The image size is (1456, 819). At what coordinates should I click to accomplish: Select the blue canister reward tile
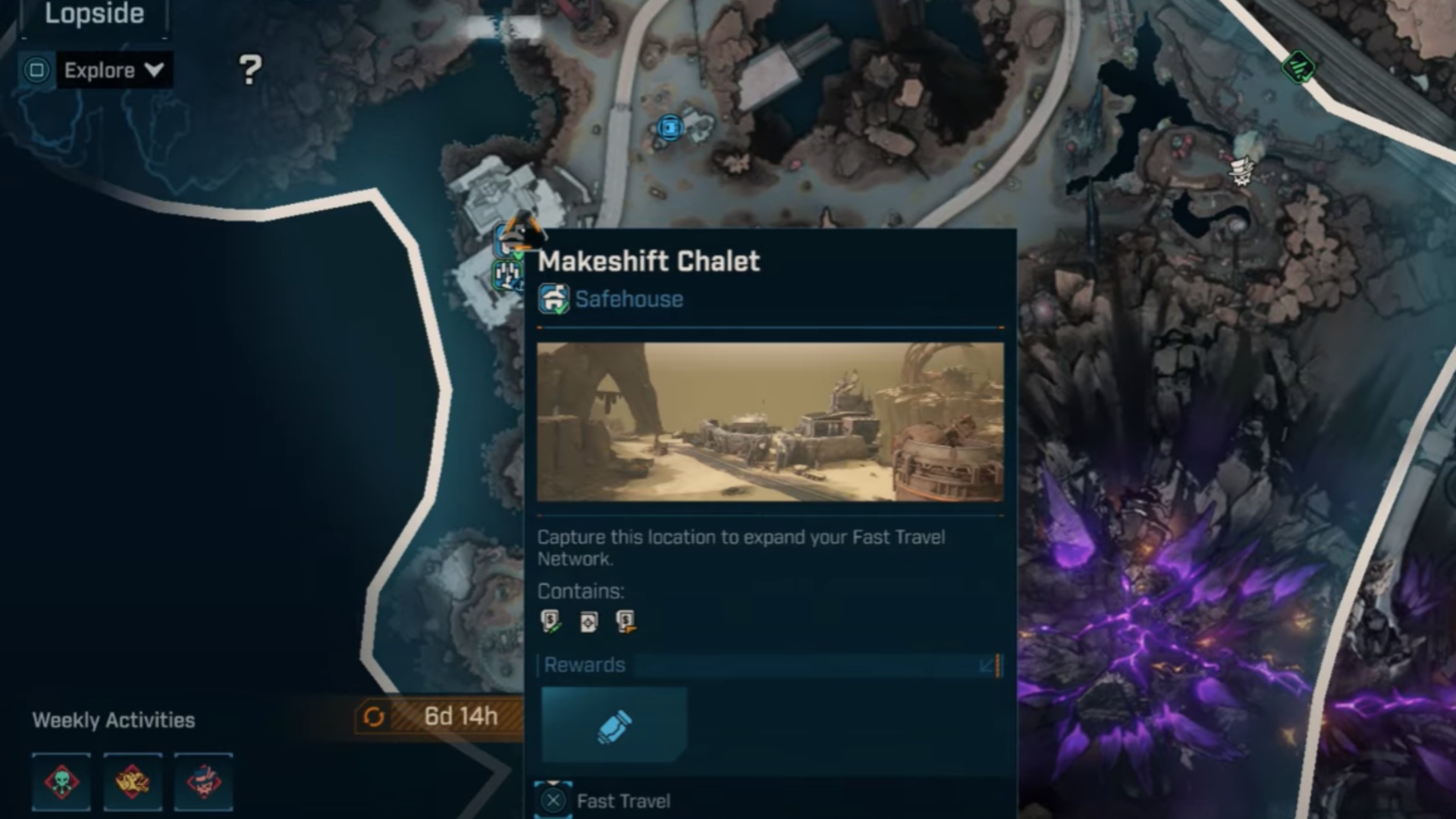click(614, 725)
